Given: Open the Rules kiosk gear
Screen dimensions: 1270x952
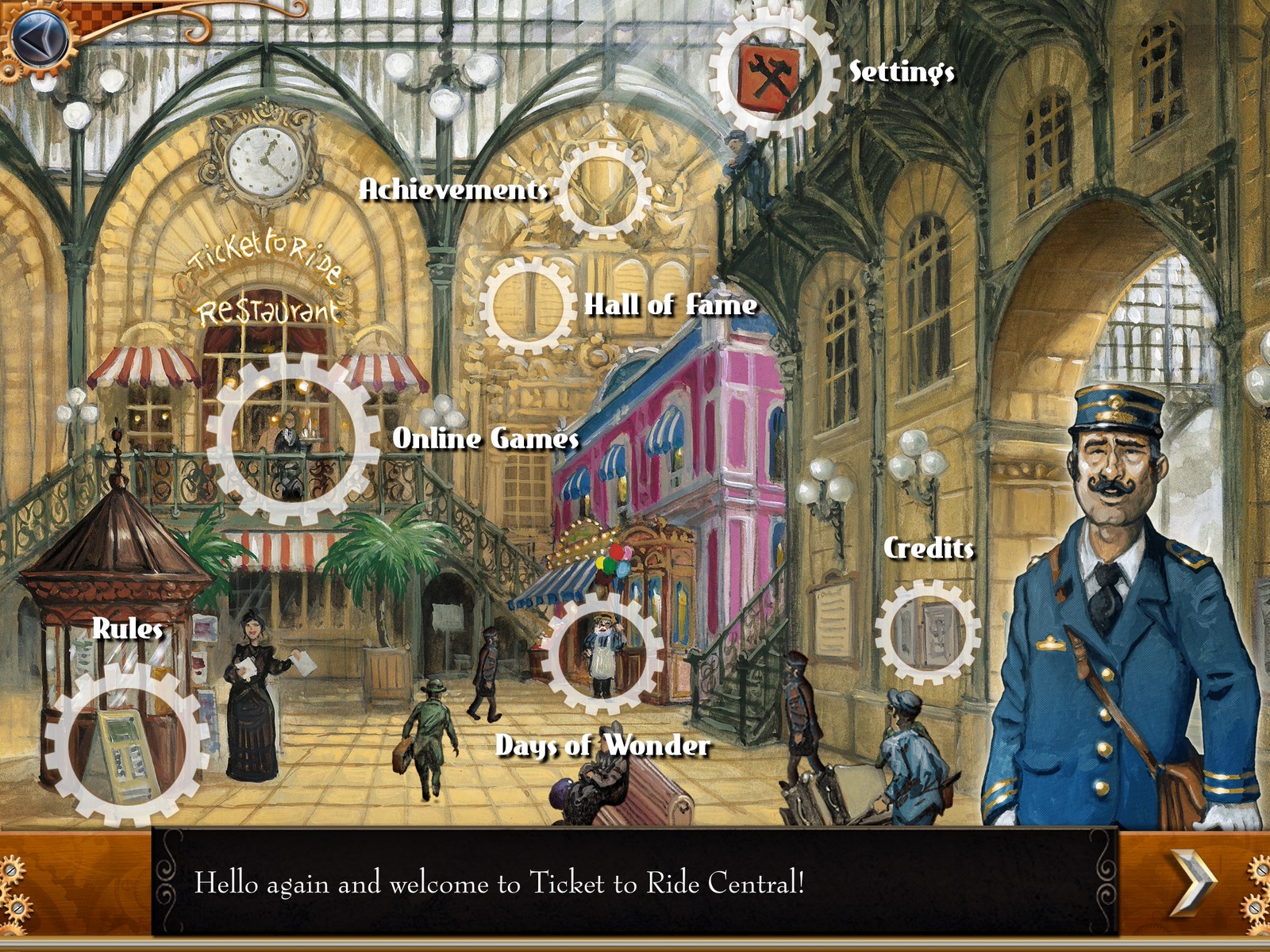Looking at the screenshot, I should click(125, 744).
